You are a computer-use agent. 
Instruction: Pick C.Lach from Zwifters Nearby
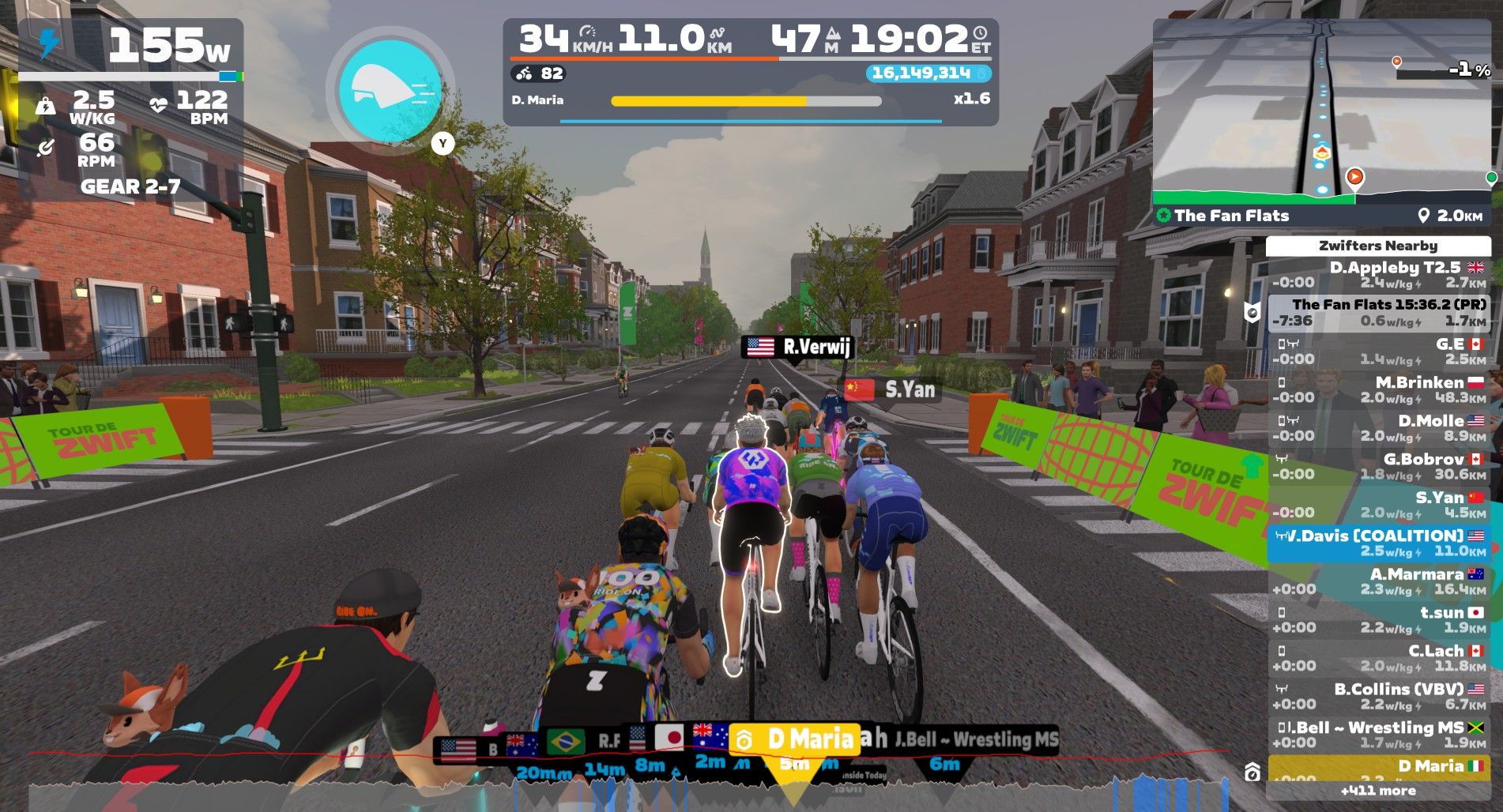click(1378, 658)
